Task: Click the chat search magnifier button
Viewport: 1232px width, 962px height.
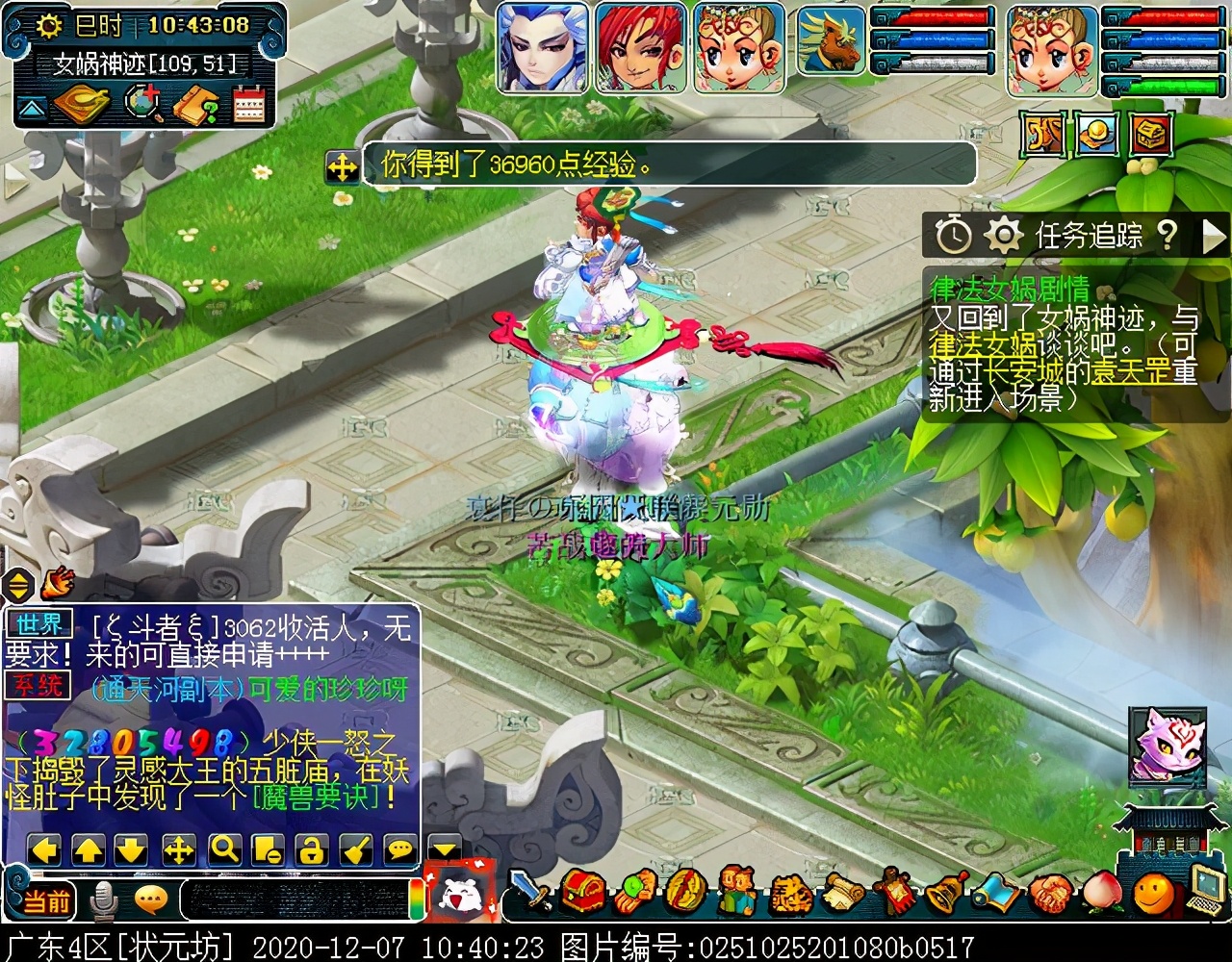Action: [x=224, y=849]
